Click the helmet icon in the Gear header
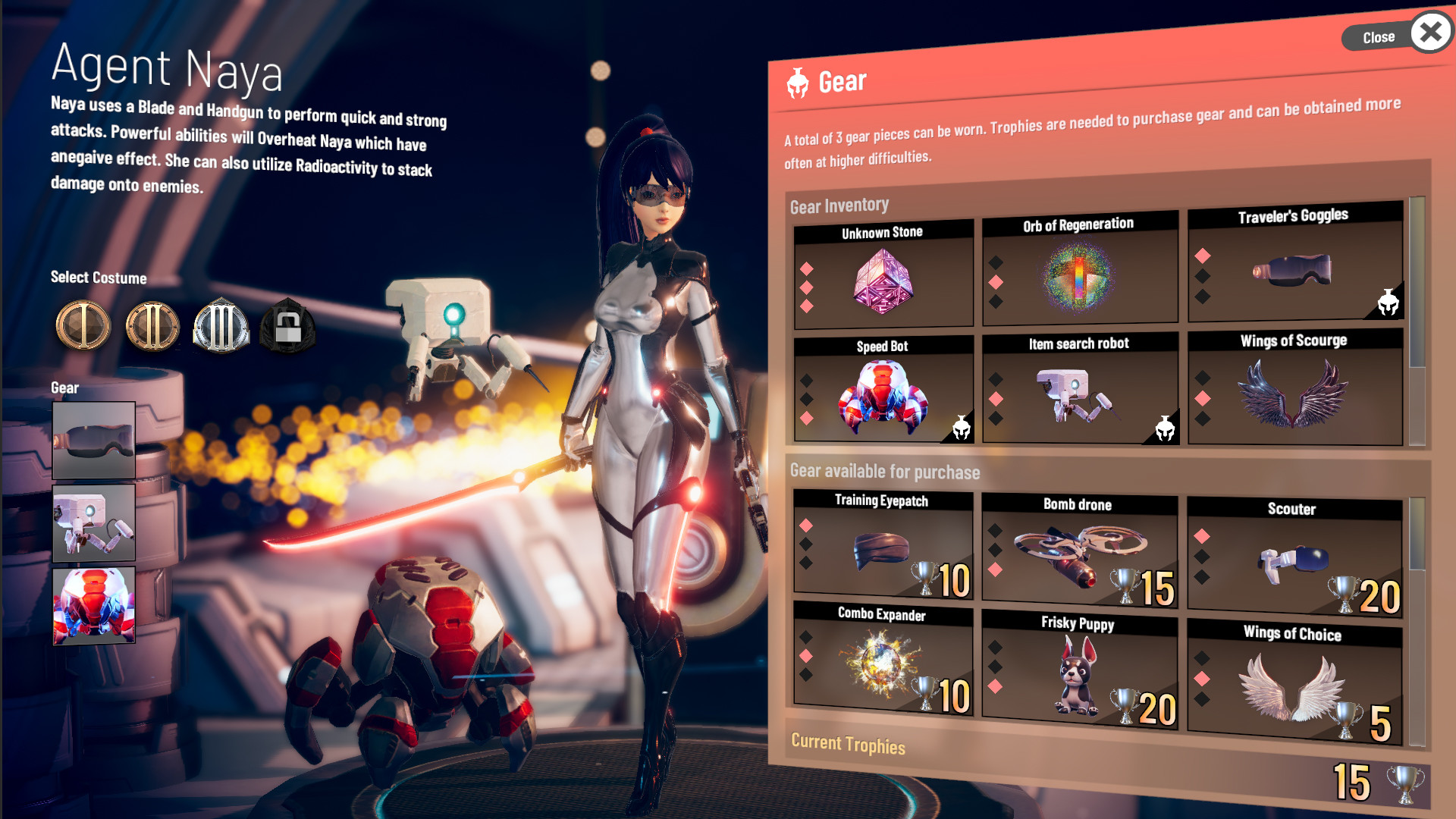The height and width of the screenshot is (819, 1456). (799, 80)
